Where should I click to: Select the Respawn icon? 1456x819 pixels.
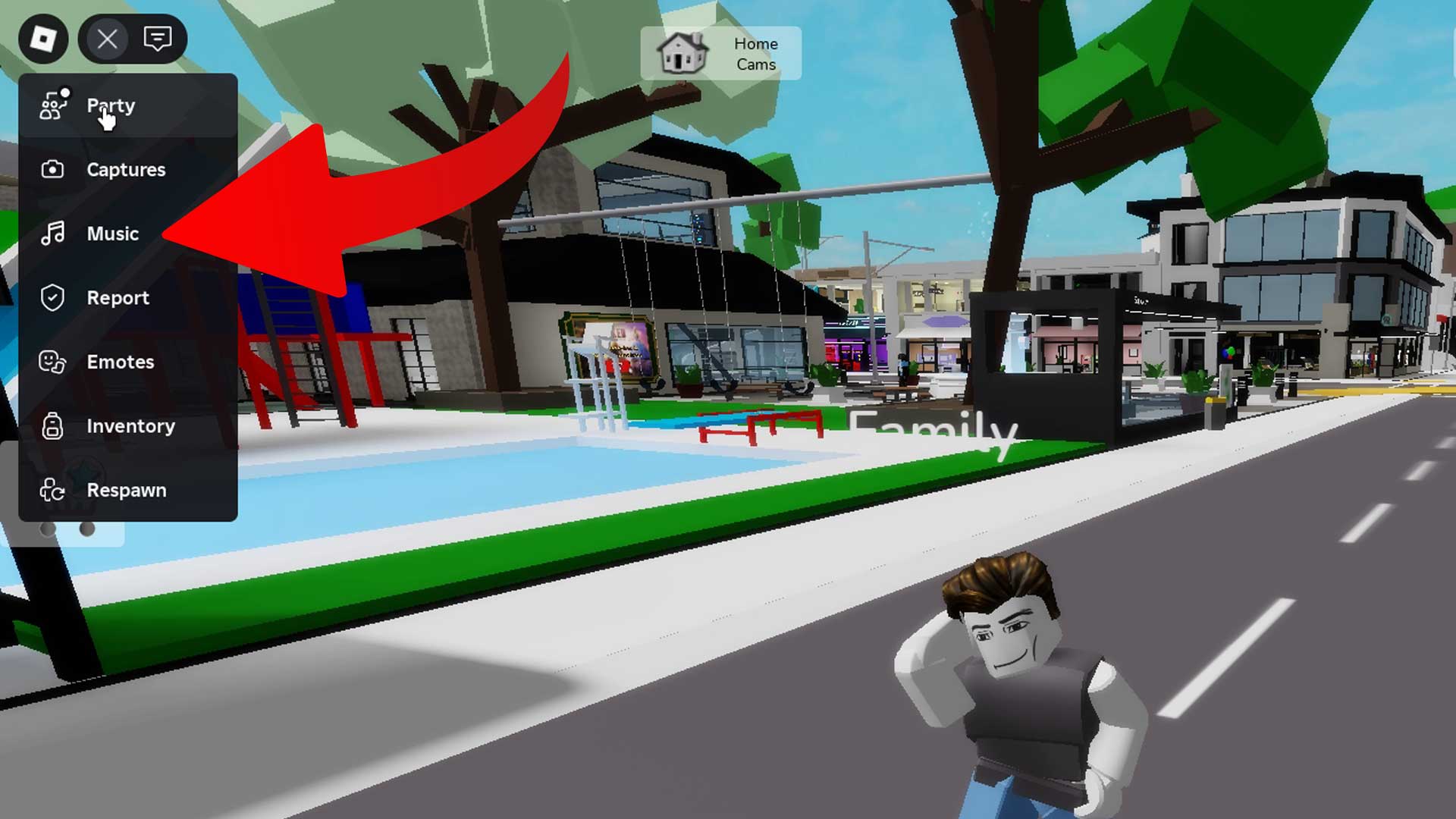coord(51,491)
